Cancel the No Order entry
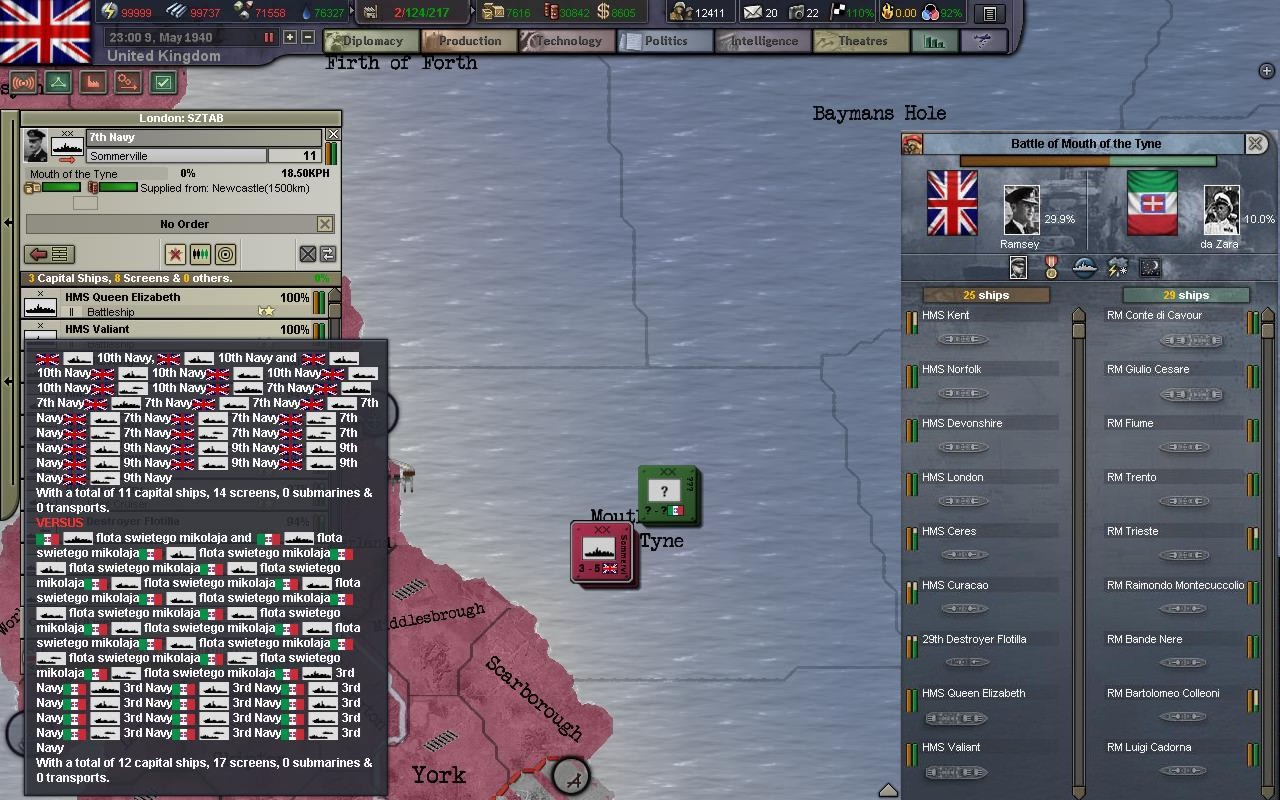The width and height of the screenshot is (1280, 800). tap(324, 224)
